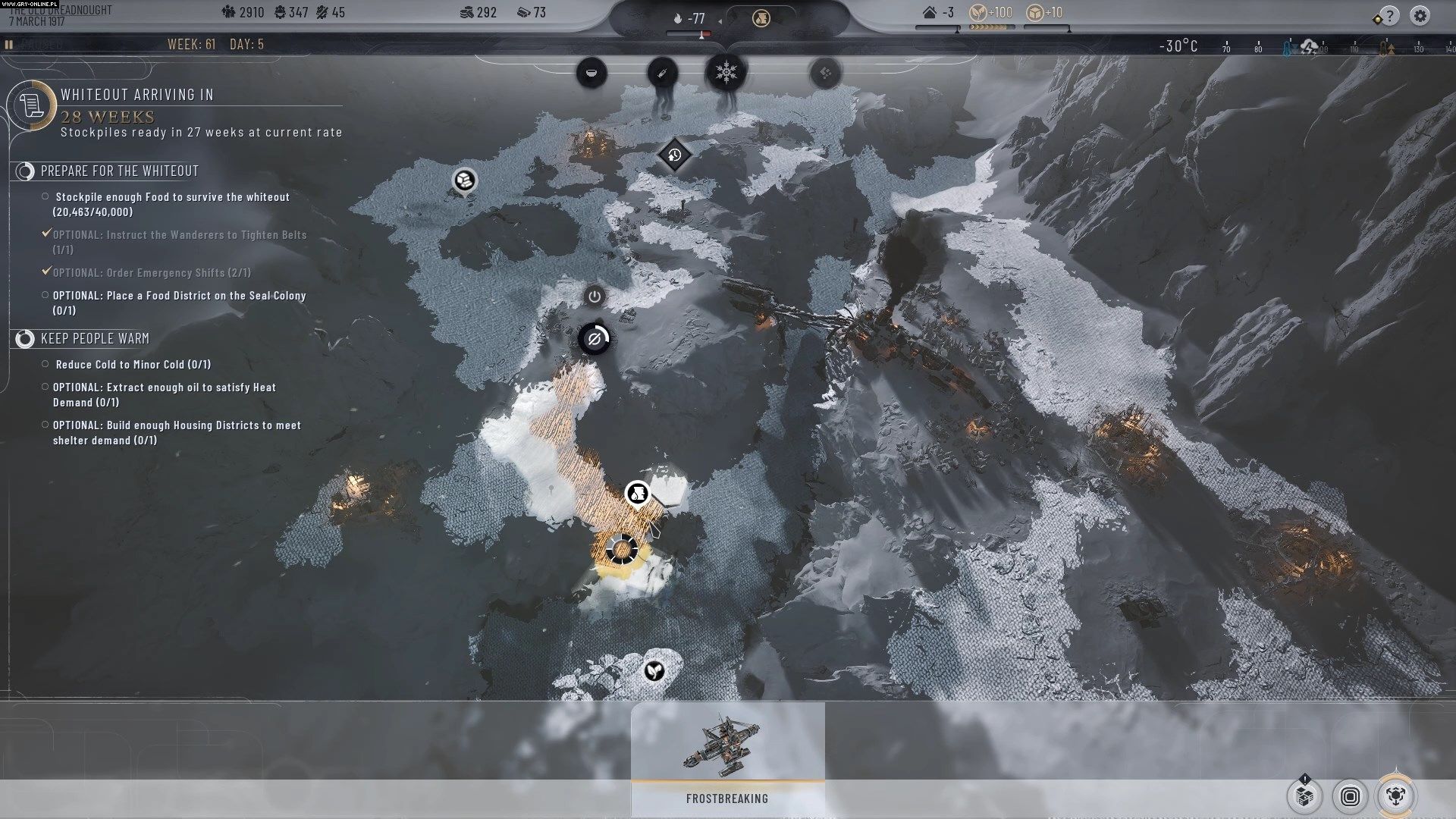The image size is (1456, 819).
Task: Toggle the pause button beside the week counter
Action: pyautogui.click(x=9, y=45)
